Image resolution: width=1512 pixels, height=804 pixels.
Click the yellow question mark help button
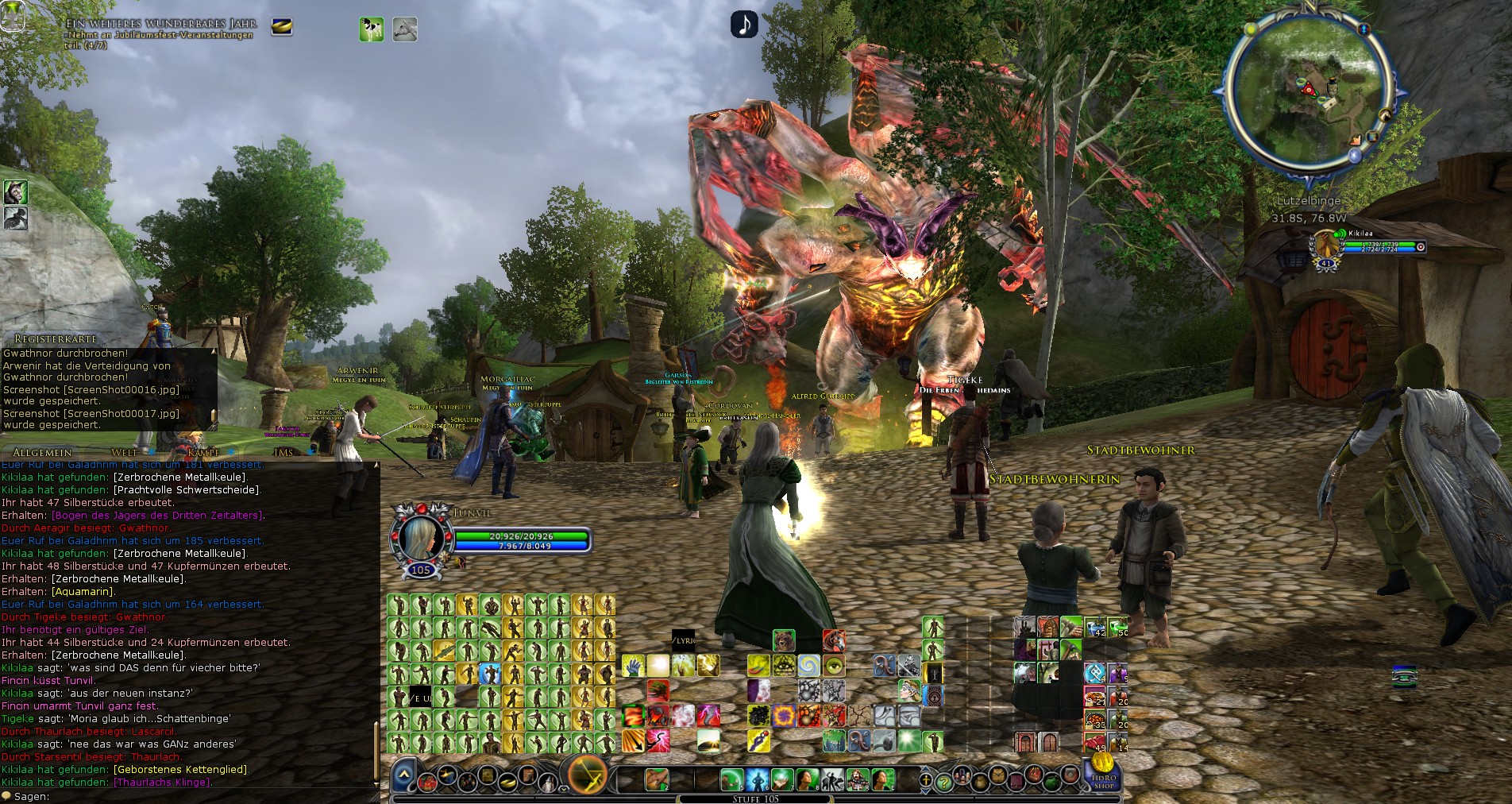click(x=943, y=782)
